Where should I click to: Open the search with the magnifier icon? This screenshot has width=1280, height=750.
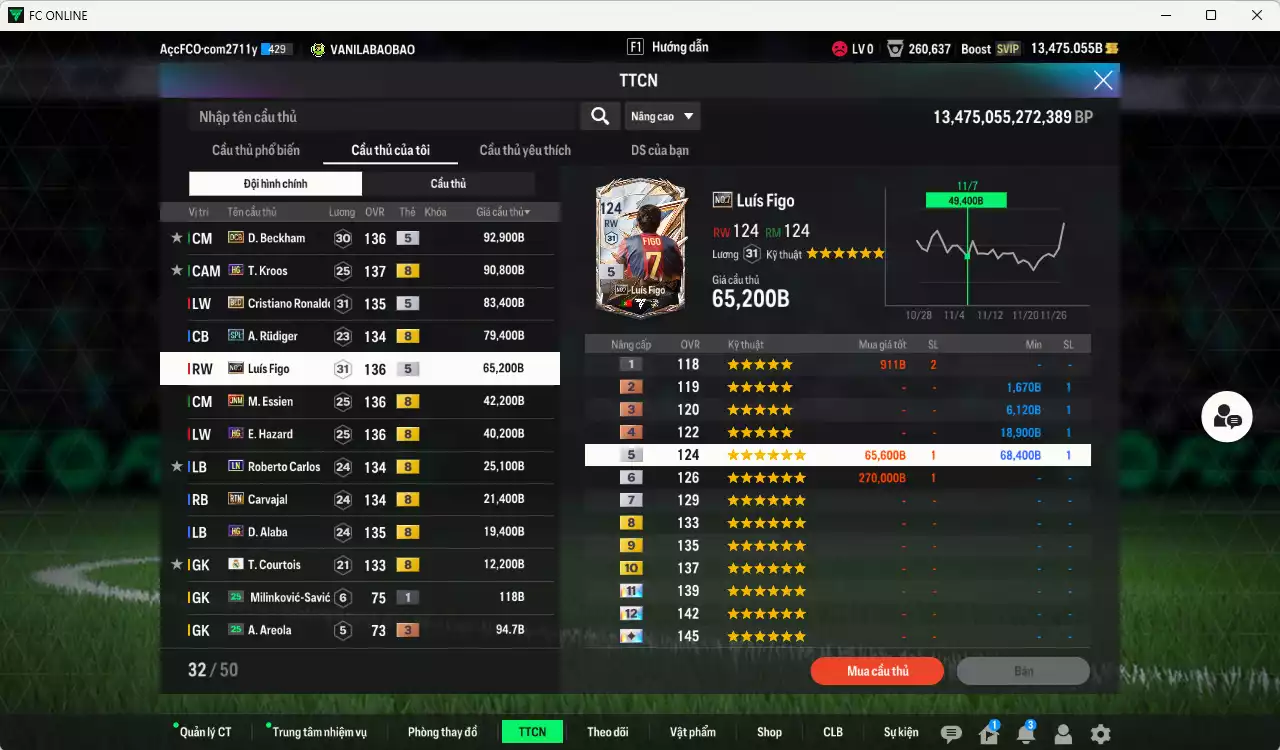coord(599,116)
